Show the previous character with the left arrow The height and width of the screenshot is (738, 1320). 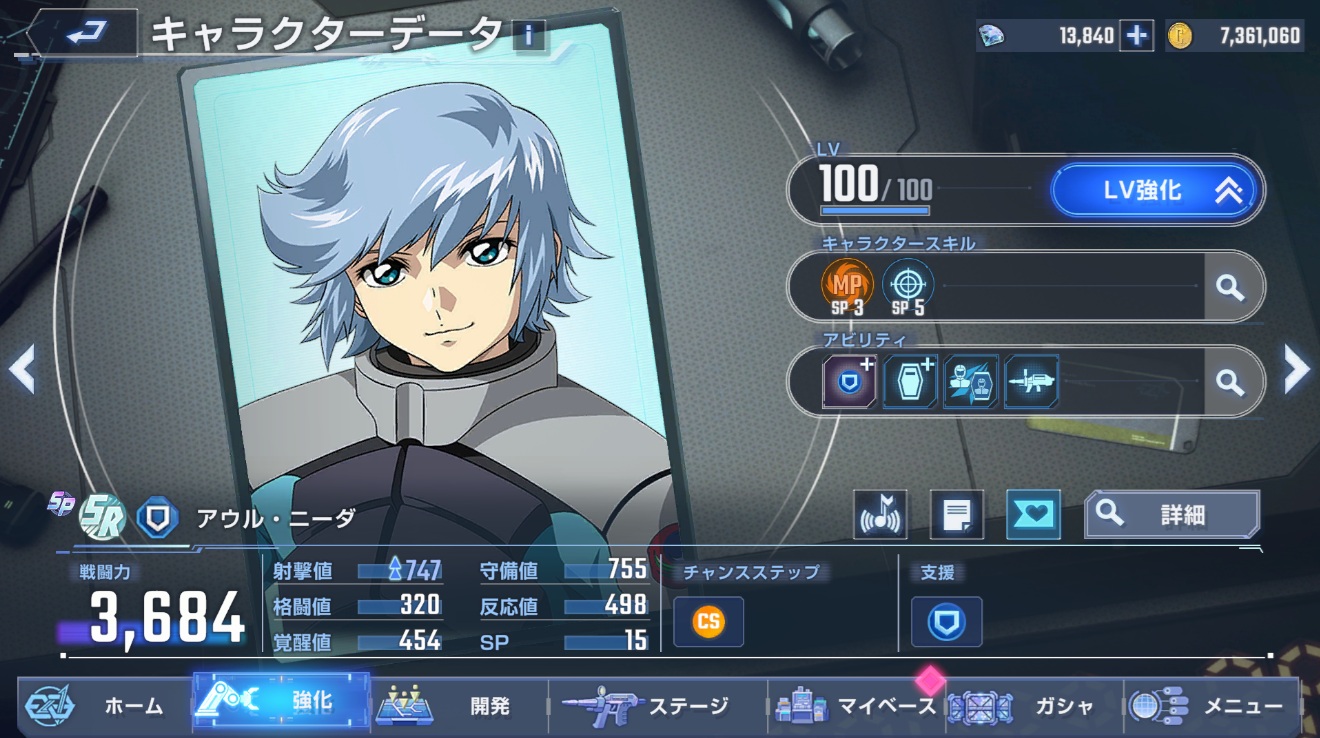coord(22,369)
